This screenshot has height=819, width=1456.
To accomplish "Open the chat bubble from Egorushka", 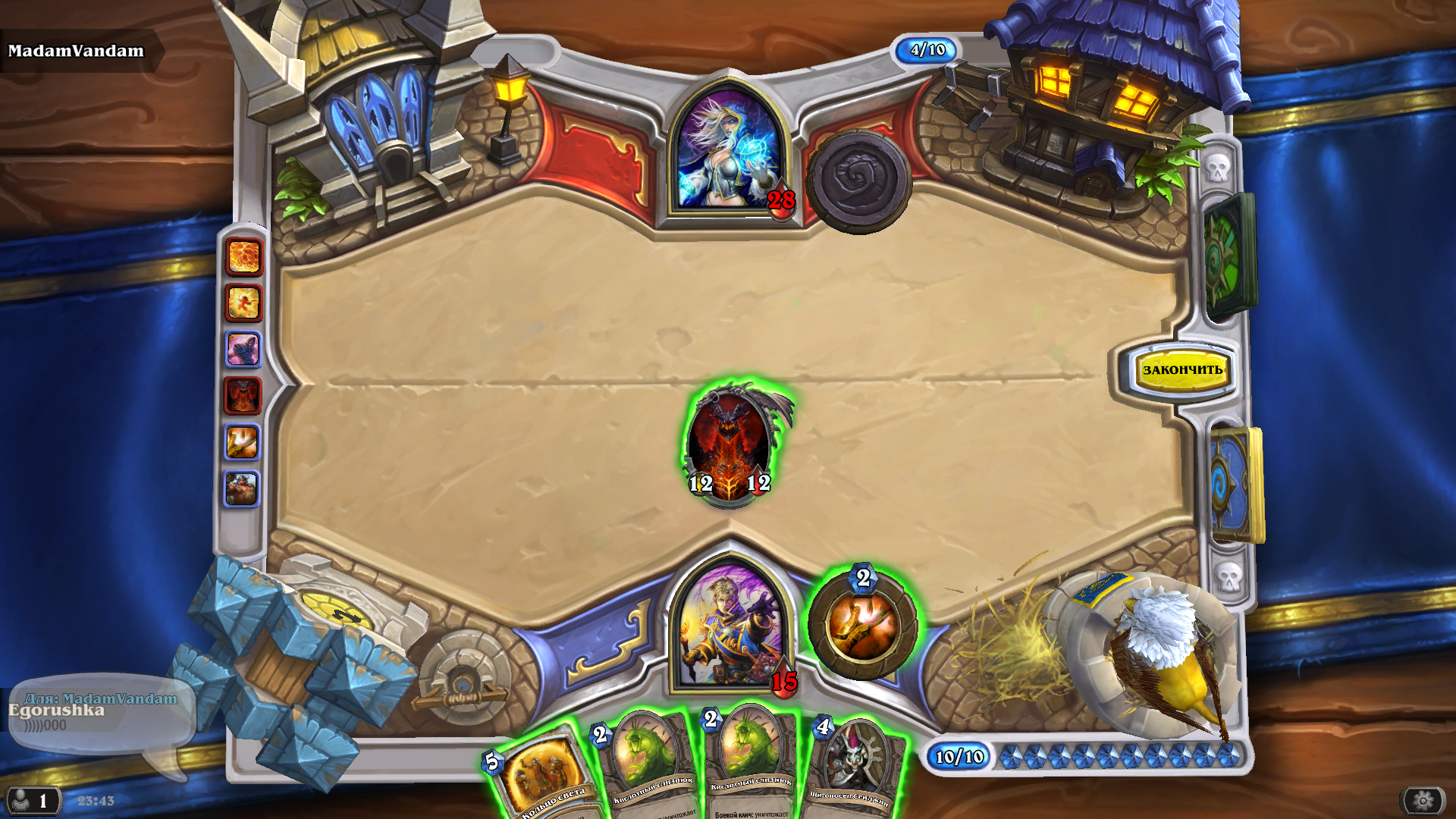I will pos(99,713).
